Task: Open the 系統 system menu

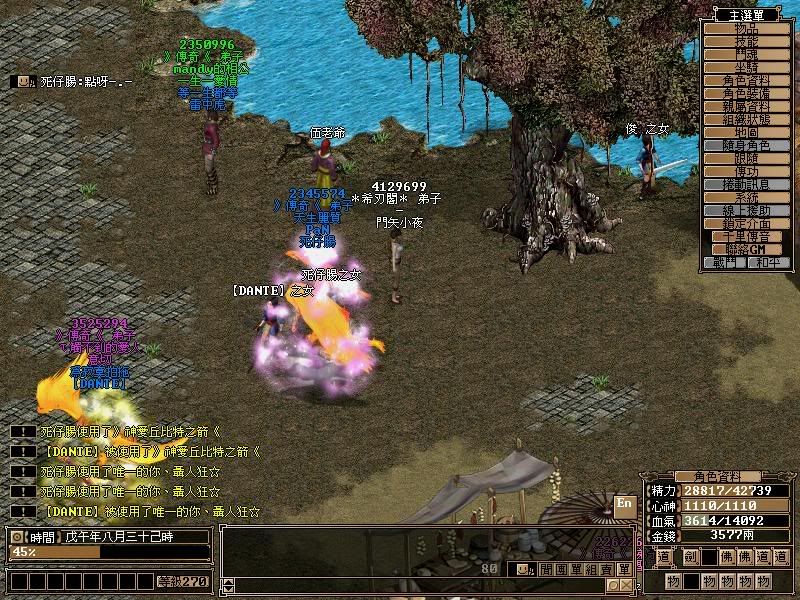Action: pos(746,197)
